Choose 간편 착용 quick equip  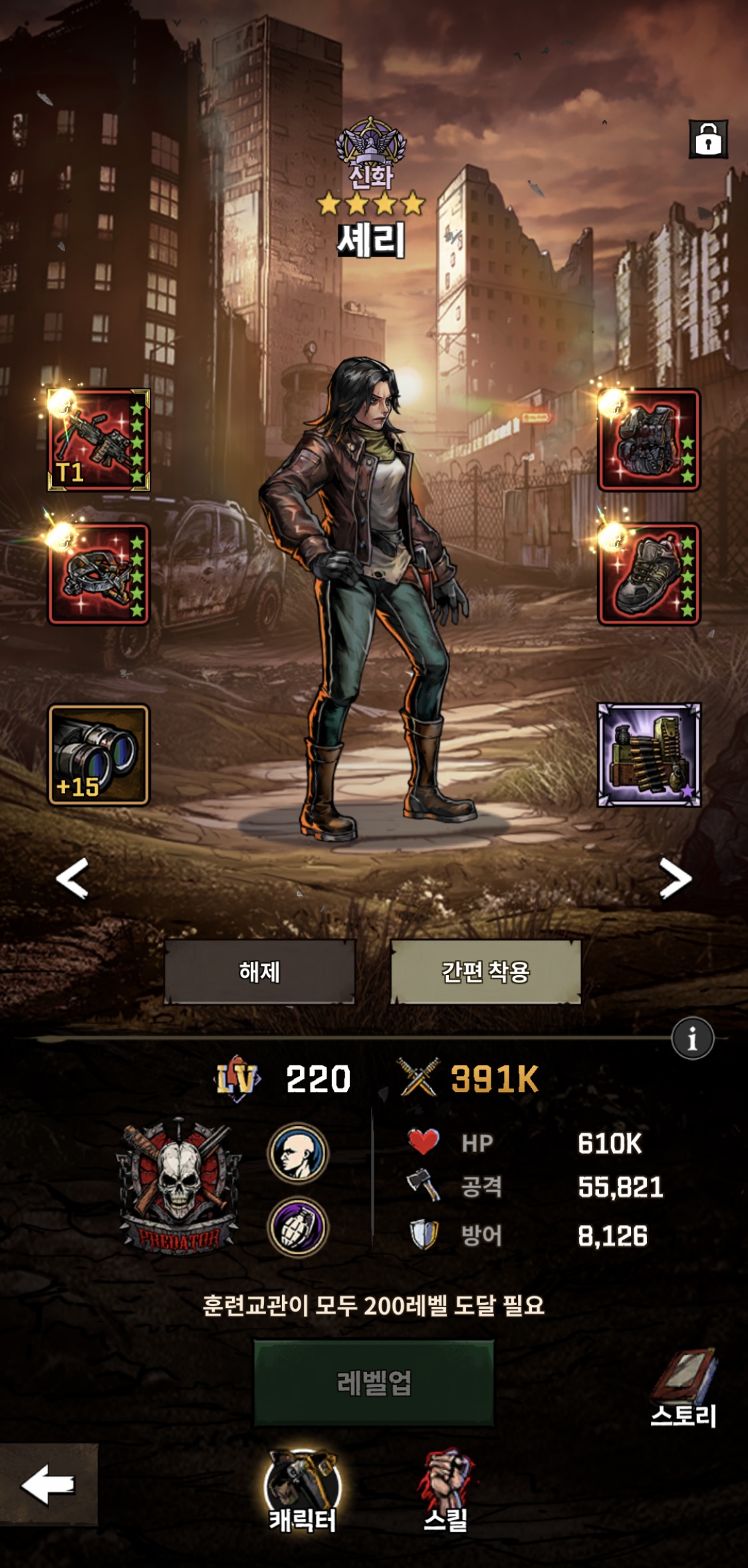click(485, 971)
